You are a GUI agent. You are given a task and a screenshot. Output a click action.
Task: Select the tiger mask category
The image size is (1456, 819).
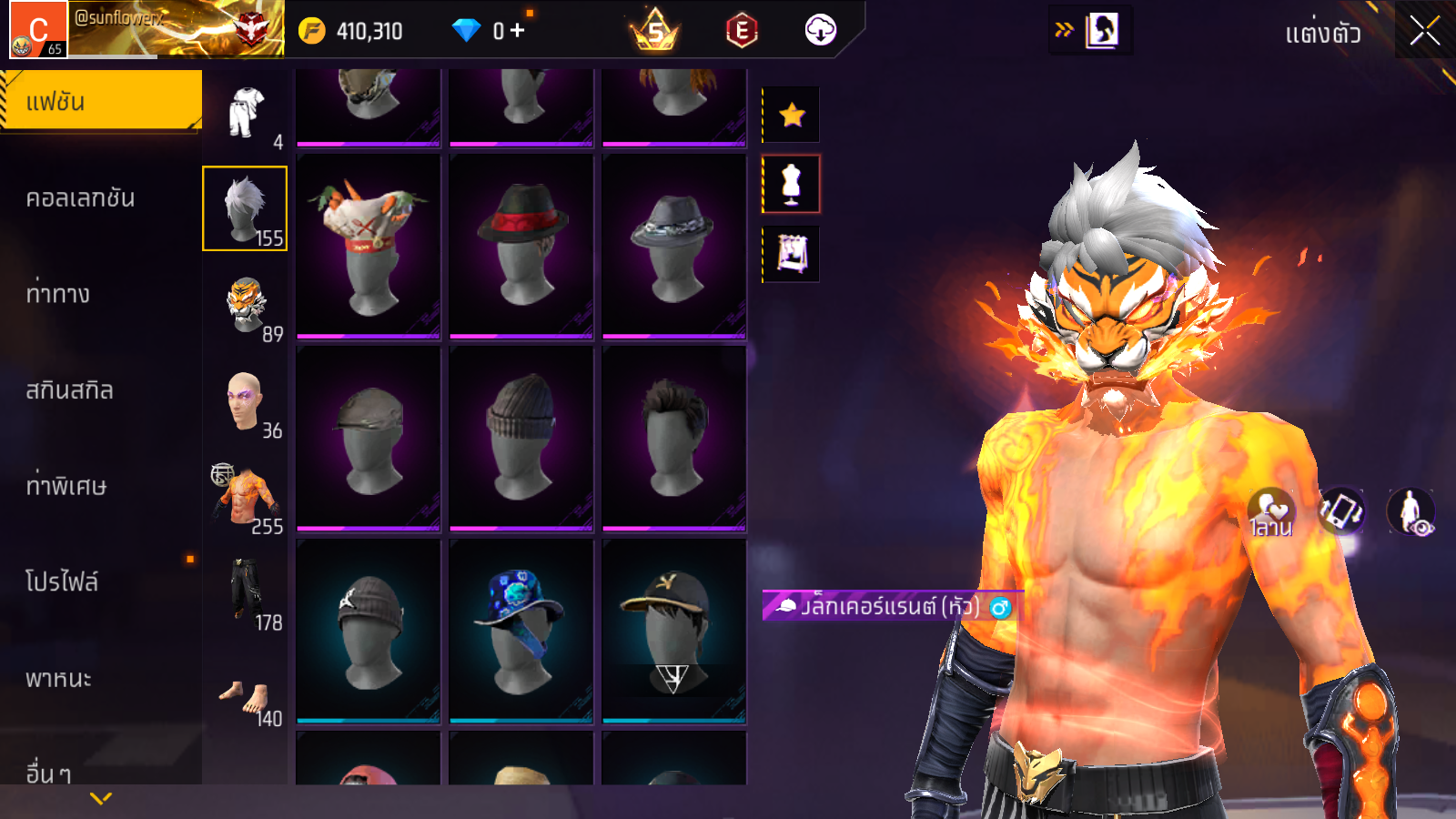246,305
